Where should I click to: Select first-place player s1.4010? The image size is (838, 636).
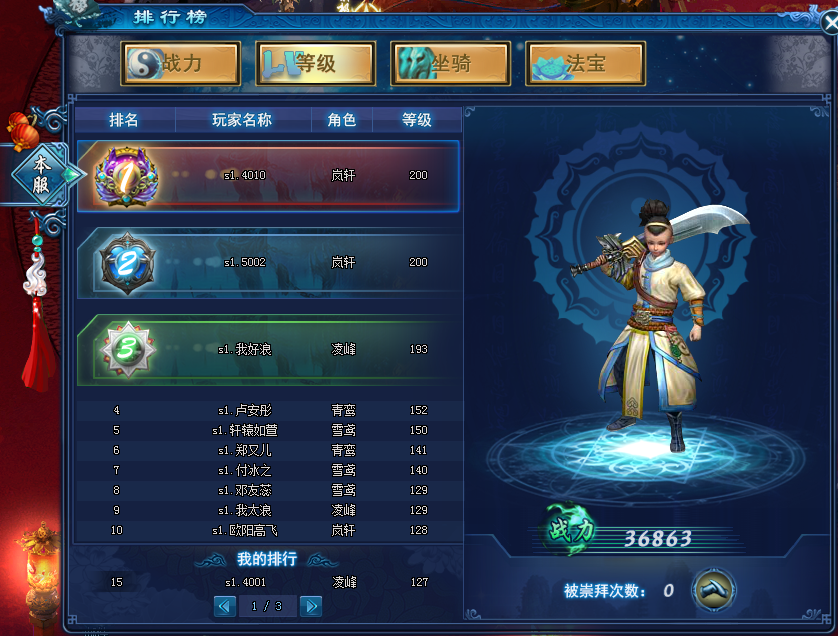coord(268,176)
